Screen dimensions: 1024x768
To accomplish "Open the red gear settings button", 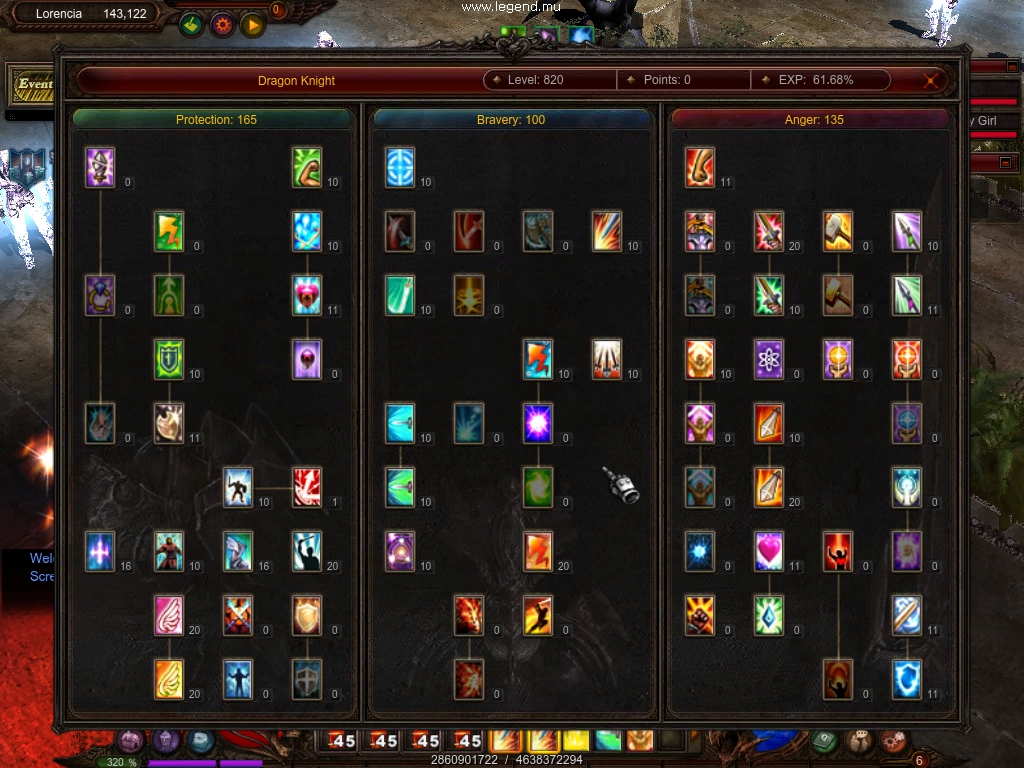I will click(x=222, y=24).
